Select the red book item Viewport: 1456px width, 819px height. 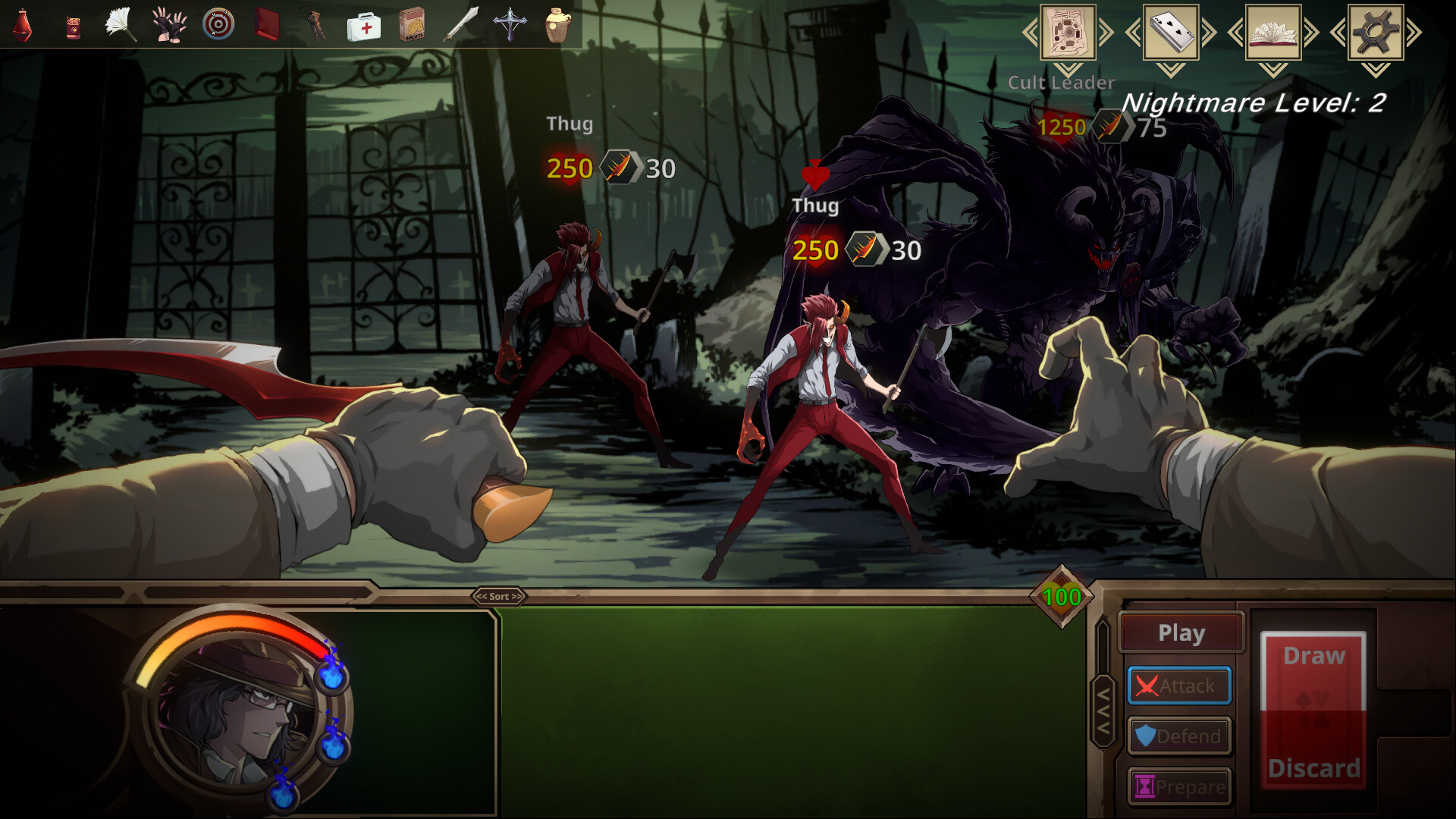[x=267, y=25]
